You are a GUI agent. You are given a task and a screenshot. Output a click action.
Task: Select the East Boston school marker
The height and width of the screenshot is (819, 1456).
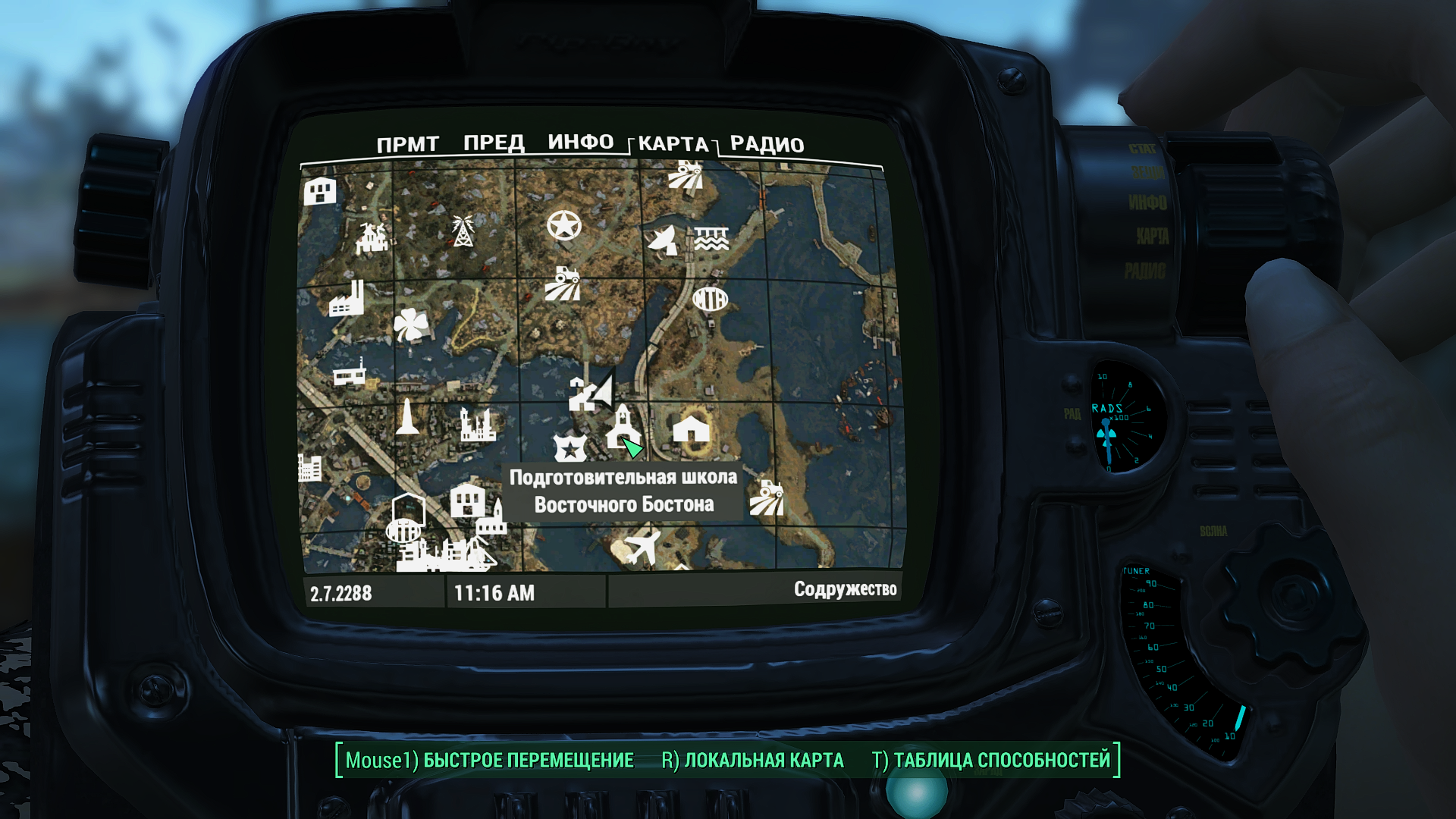click(621, 428)
